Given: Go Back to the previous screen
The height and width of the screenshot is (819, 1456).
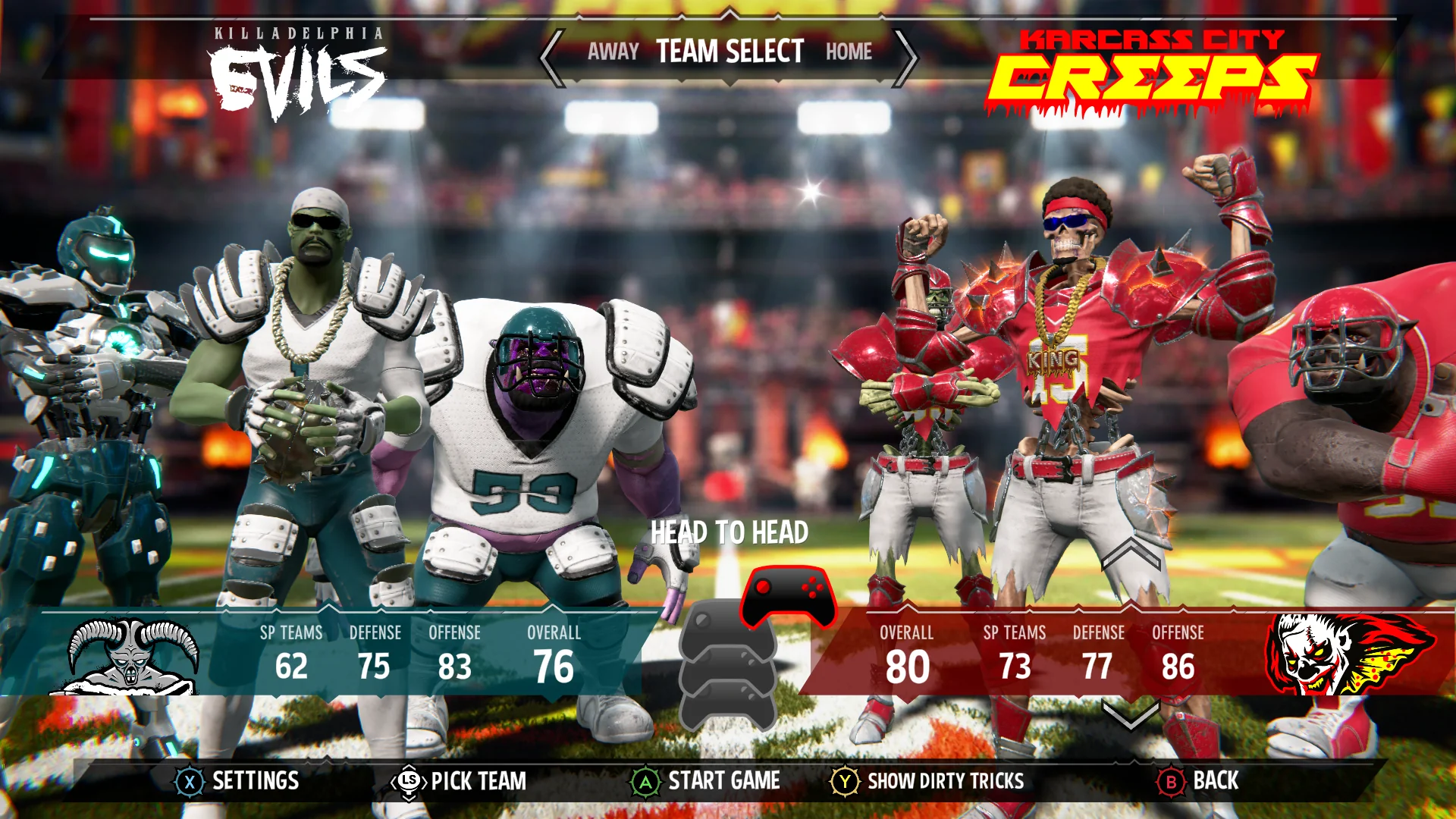Looking at the screenshot, I should point(1197,781).
